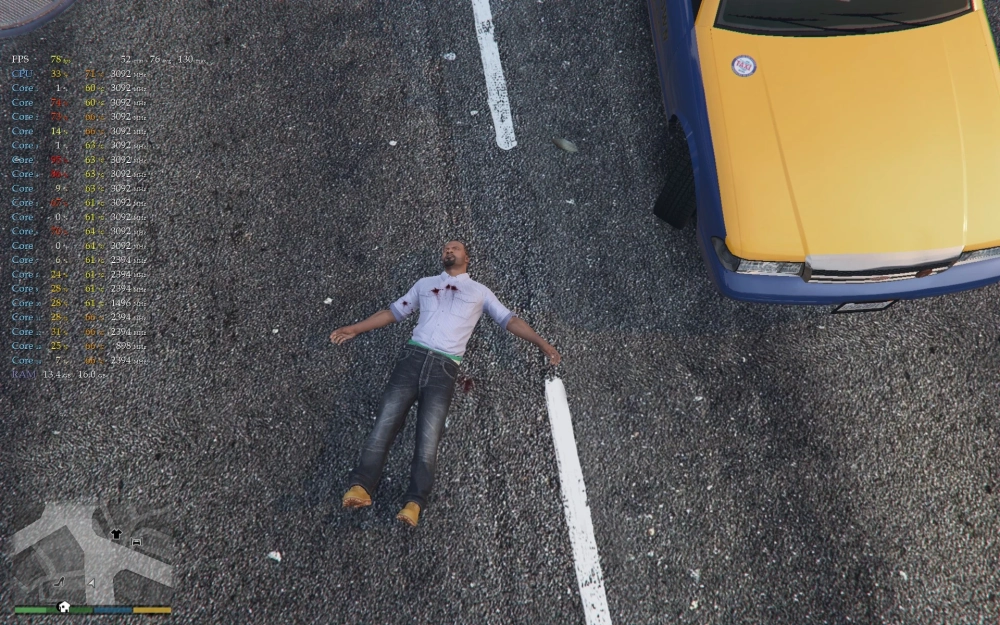The width and height of the screenshot is (1000, 625).
Task: Select the high heel shoe marker on minimap
Action: coord(59,581)
